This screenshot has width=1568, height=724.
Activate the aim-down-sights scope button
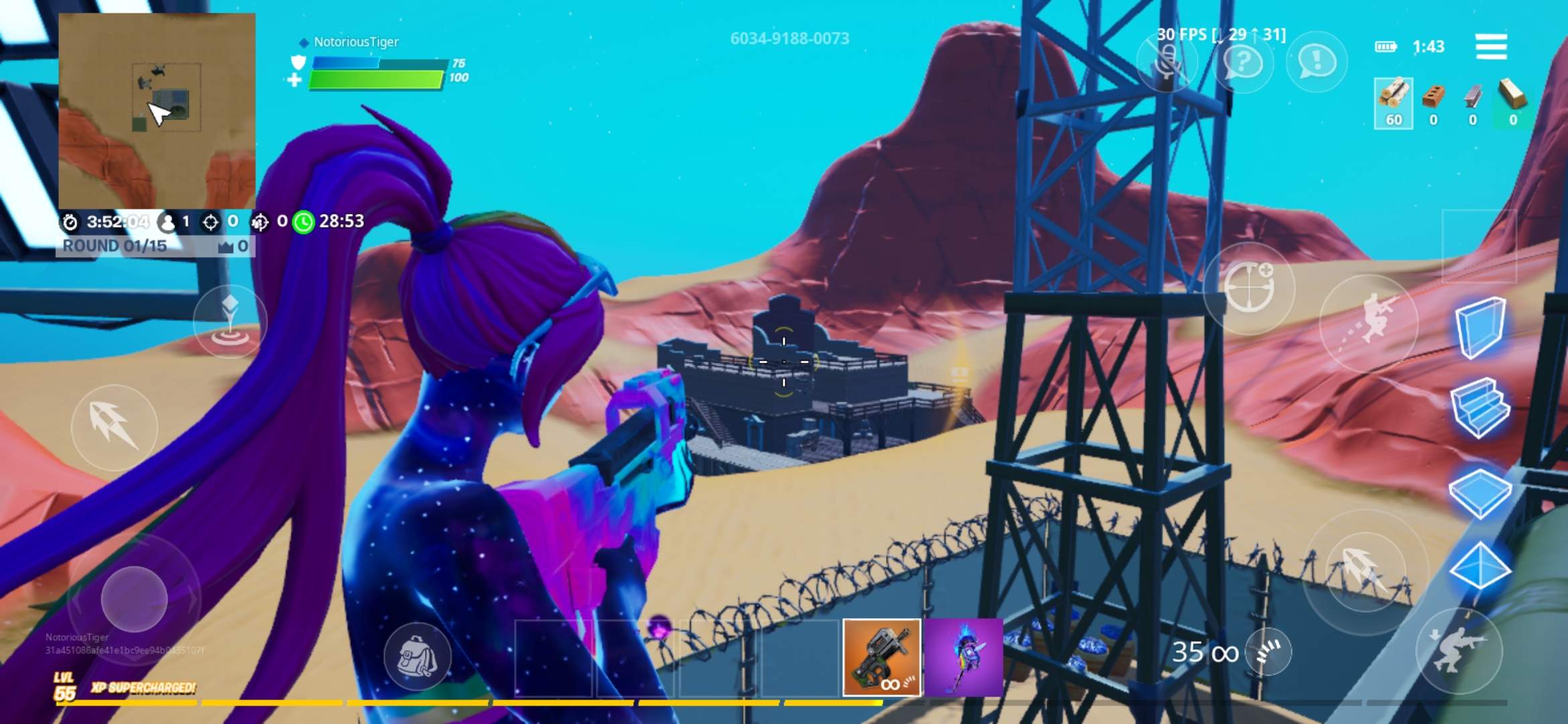tap(1249, 288)
